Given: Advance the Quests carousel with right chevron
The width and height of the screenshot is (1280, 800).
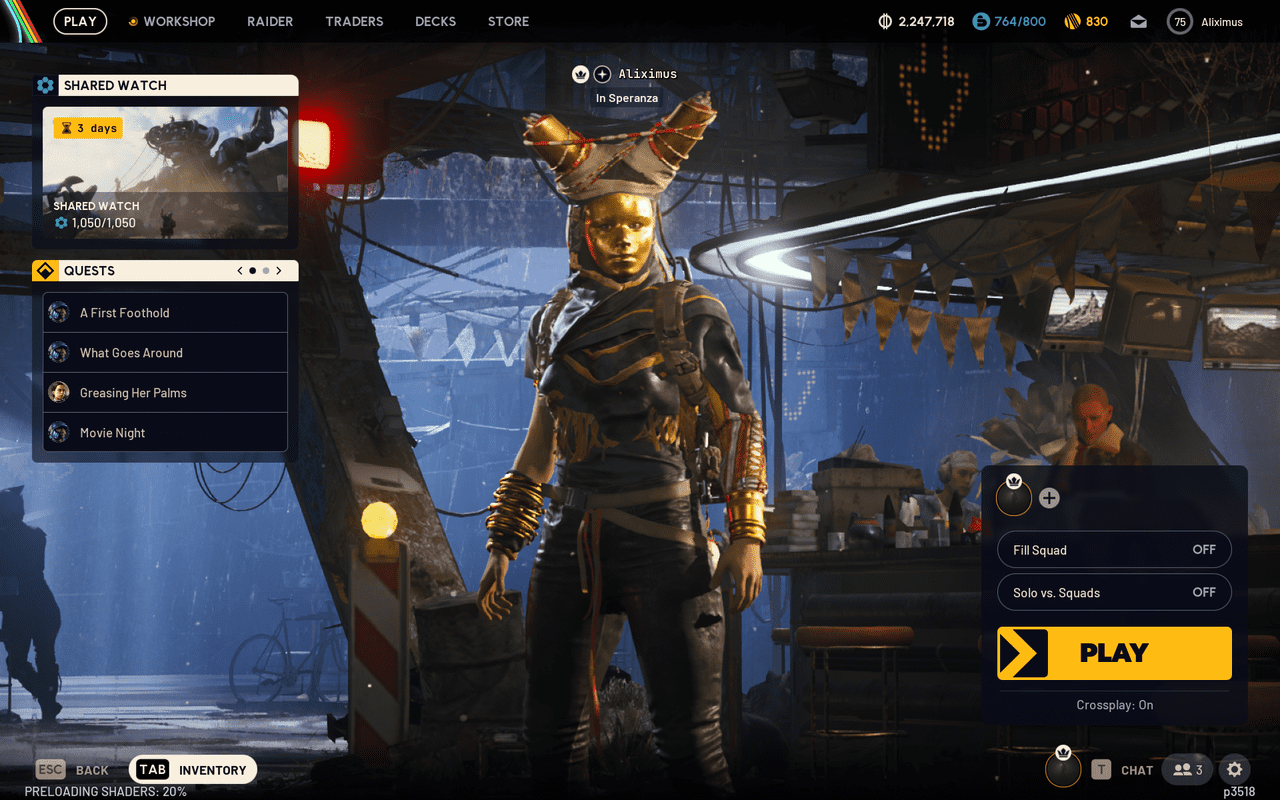Looking at the screenshot, I should coord(279,270).
